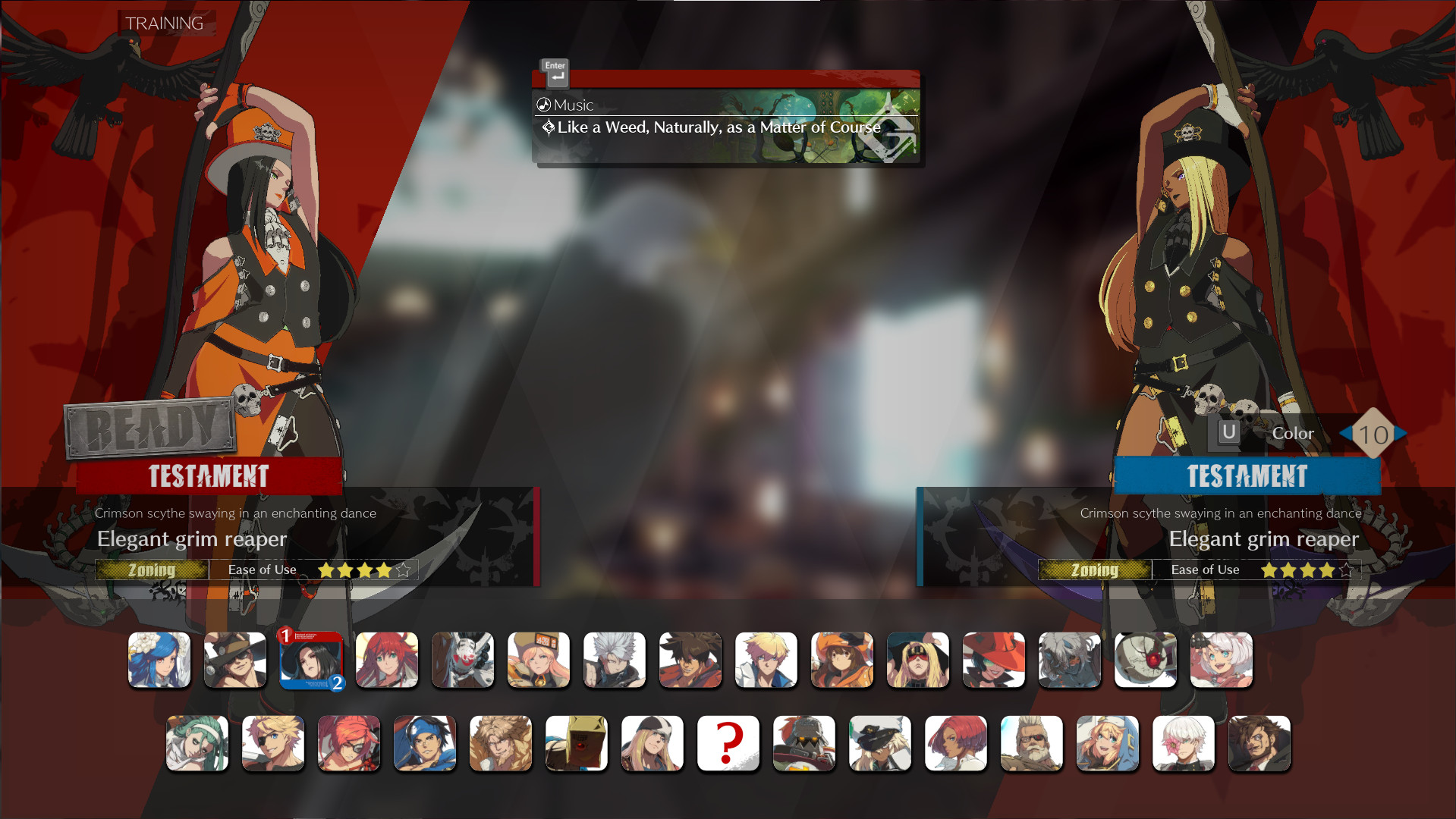Viewport: 1456px width, 819px height.
Task: Select Sol Badguy's character portrait
Action: pos(690,660)
